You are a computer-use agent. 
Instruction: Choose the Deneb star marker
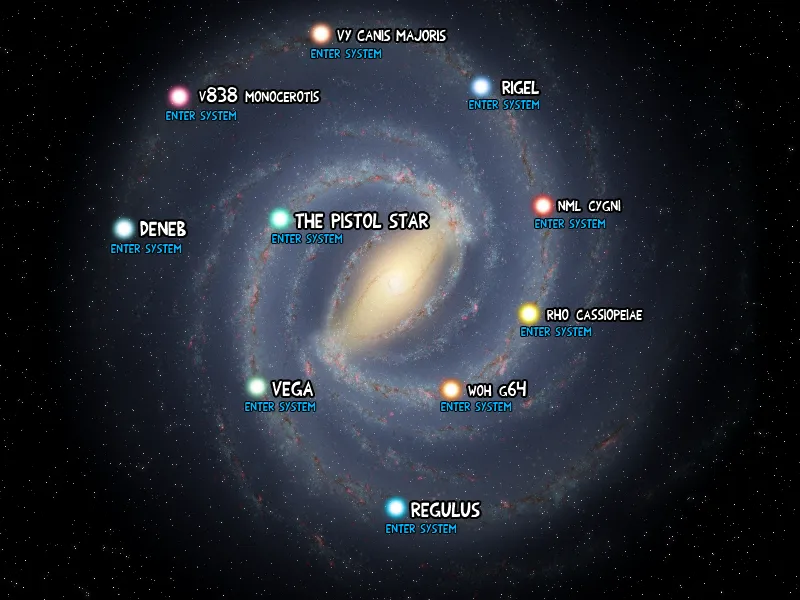[124, 229]
